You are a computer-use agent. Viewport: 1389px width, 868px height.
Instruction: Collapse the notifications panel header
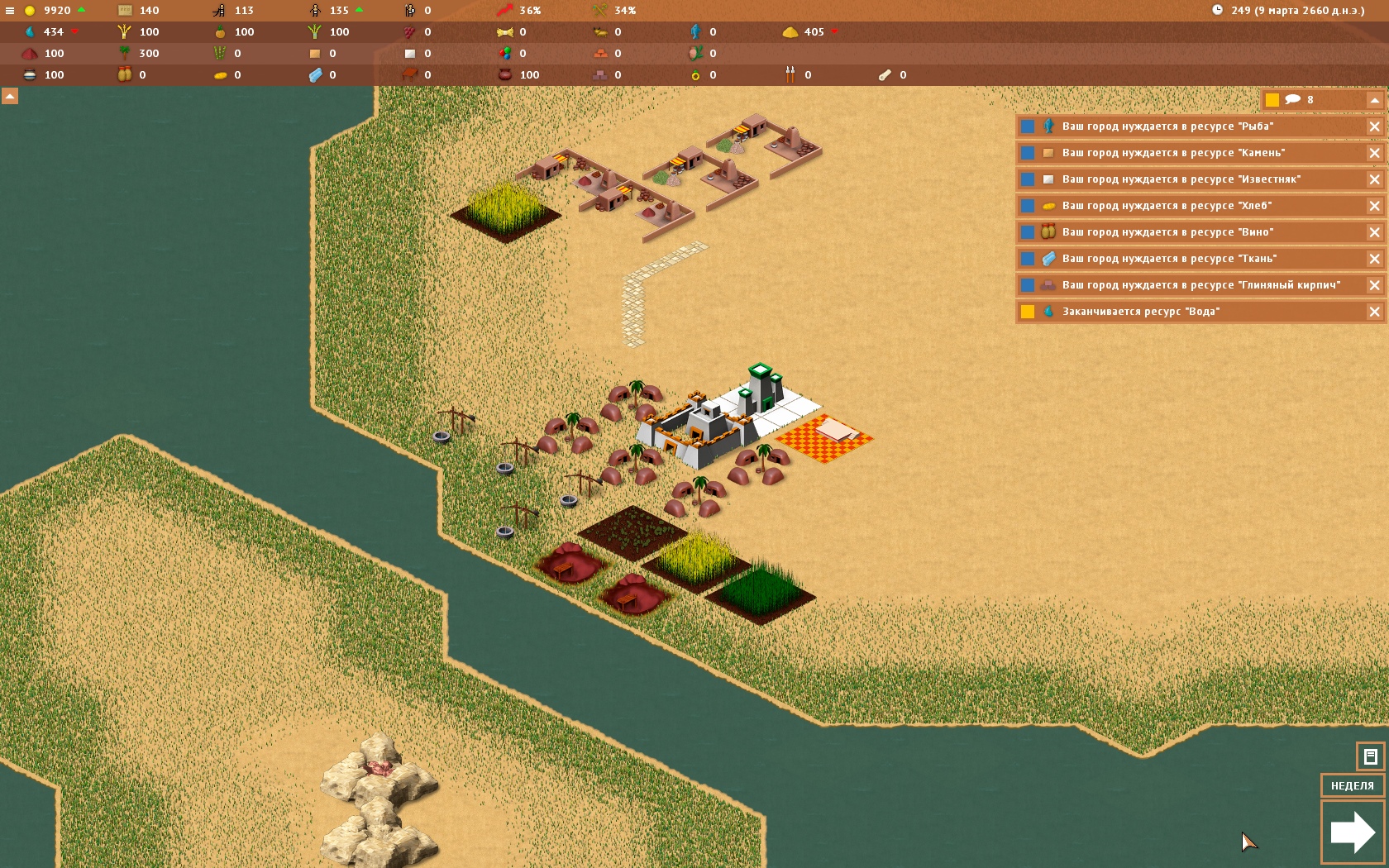tap(1374, 100)
